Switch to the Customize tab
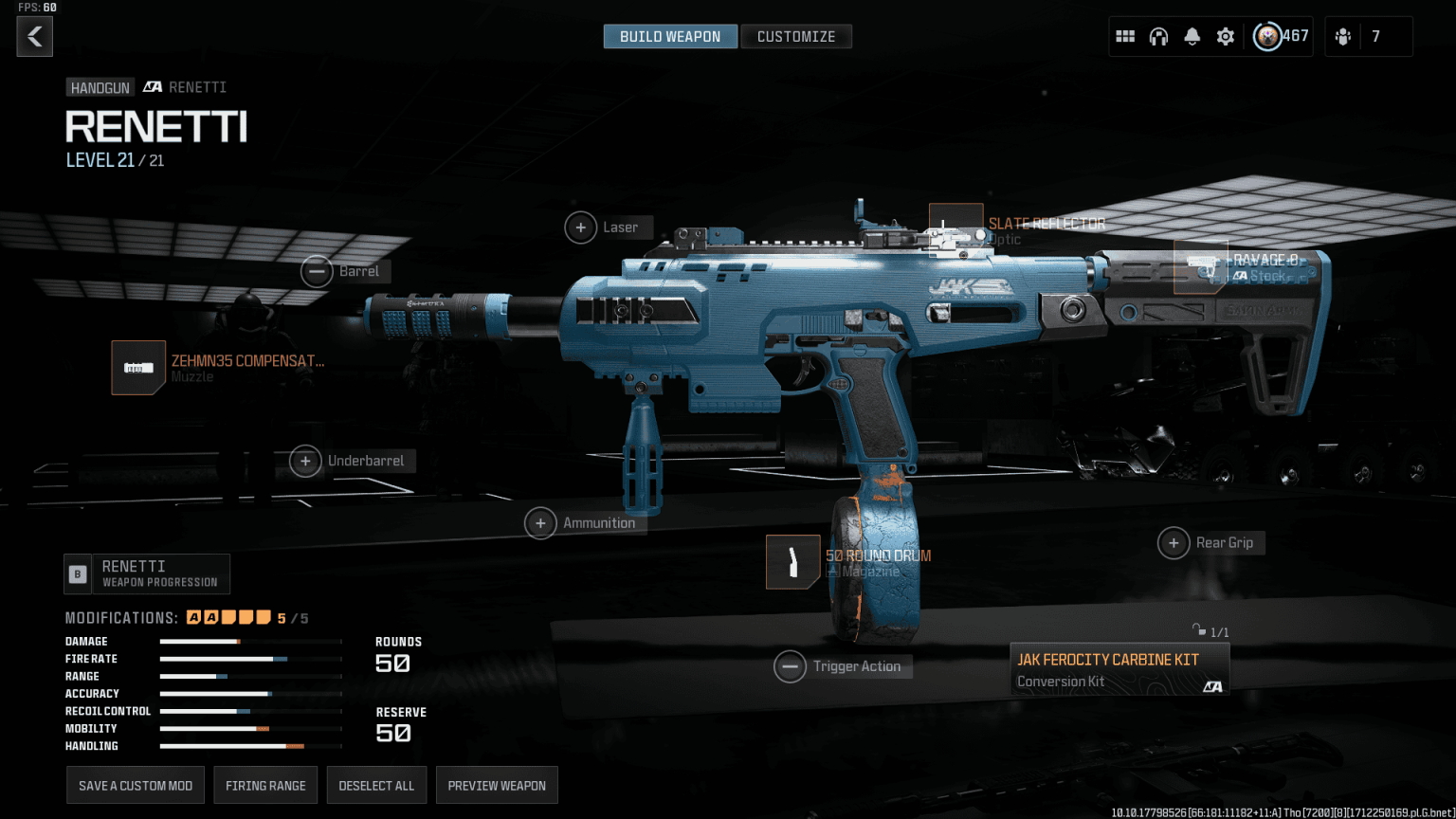 point(796,36)
